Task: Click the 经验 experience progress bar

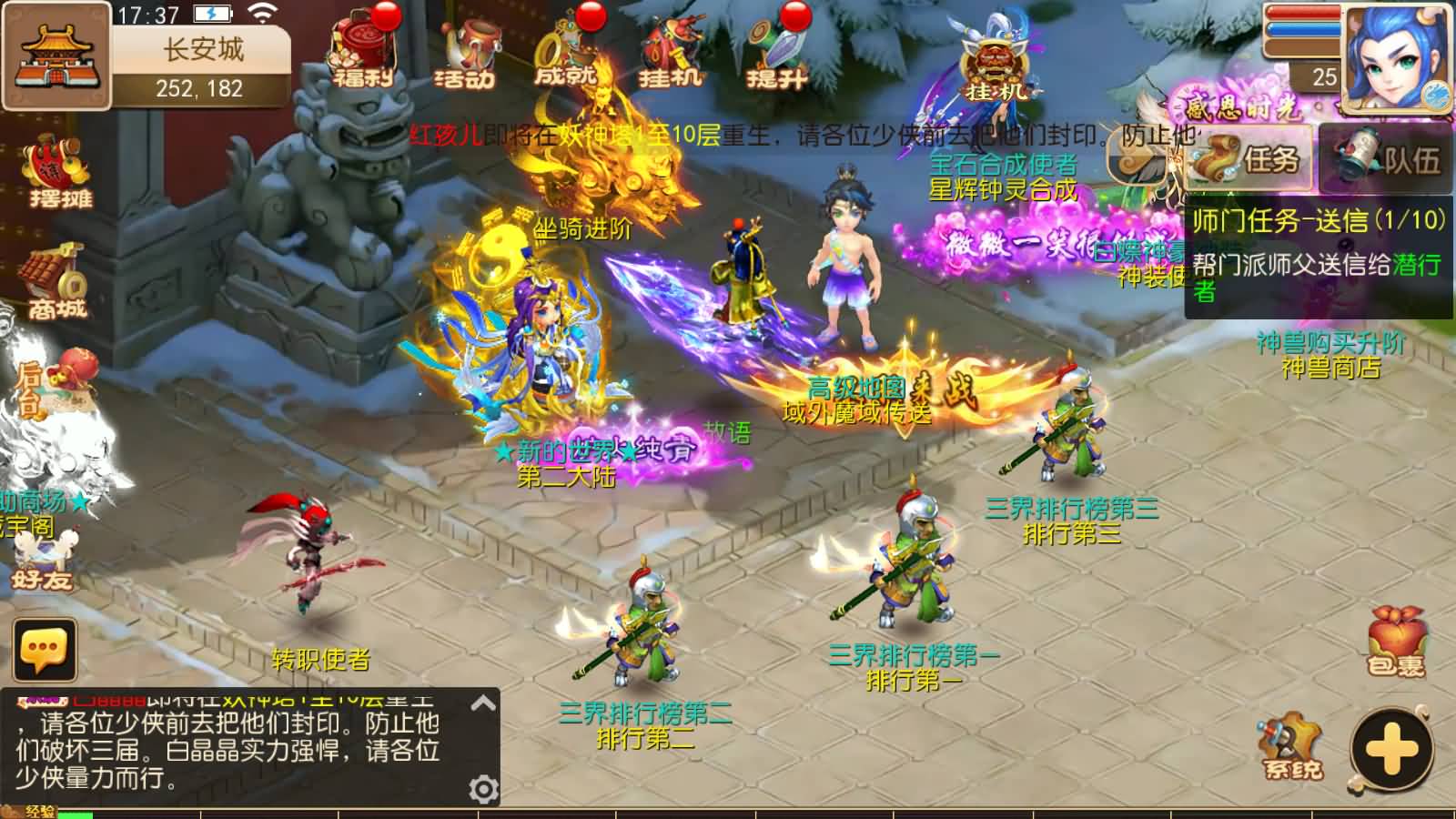Action: [73, 813]
